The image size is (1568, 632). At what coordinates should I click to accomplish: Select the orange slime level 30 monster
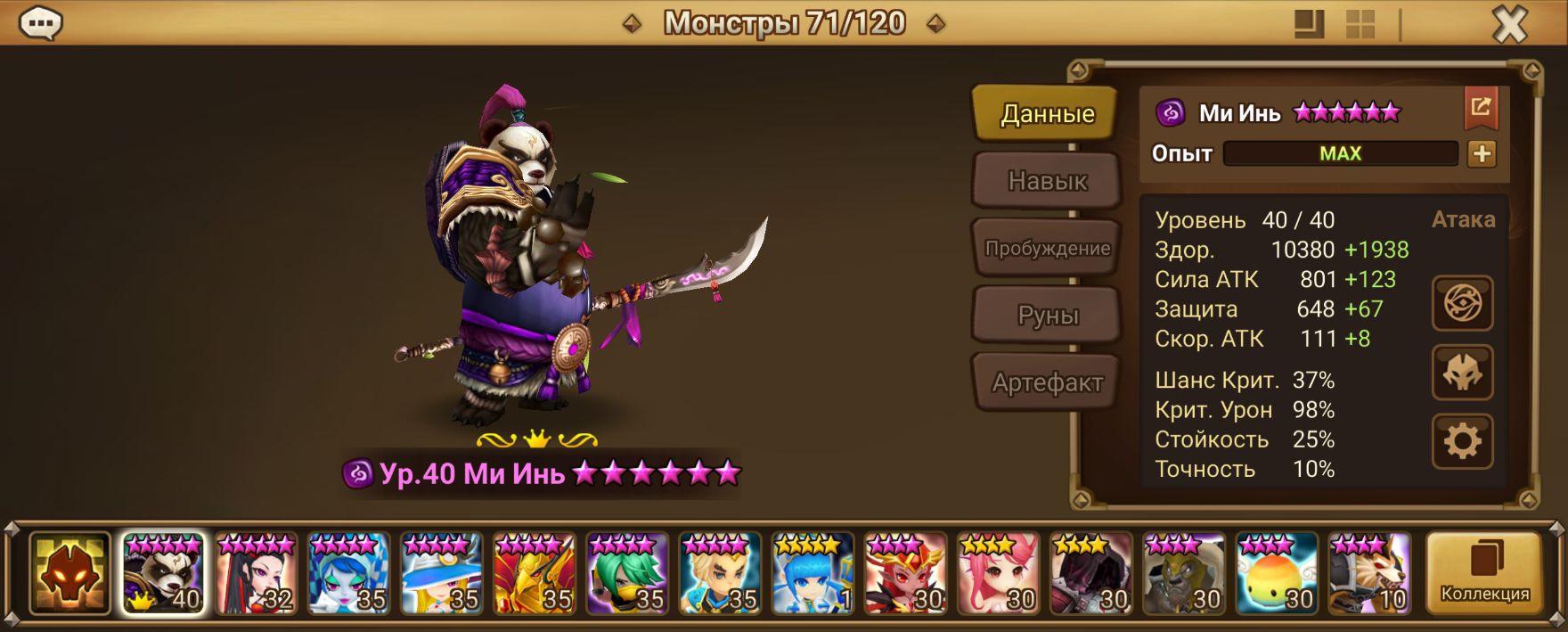[1277, 574]
